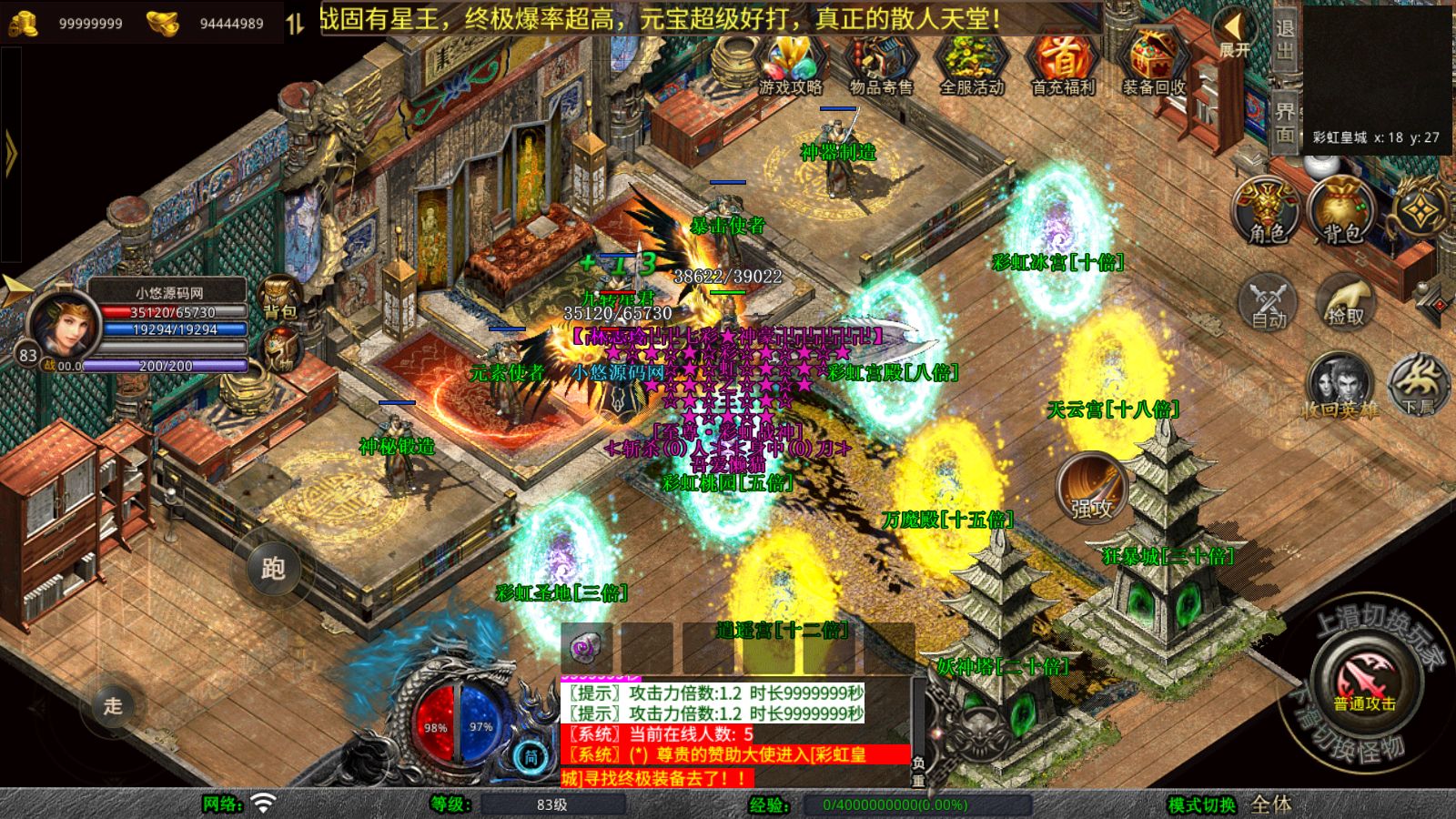
Task: Select the 跑 run movement button
Action: pyautogui.click(x=273, y=568)
